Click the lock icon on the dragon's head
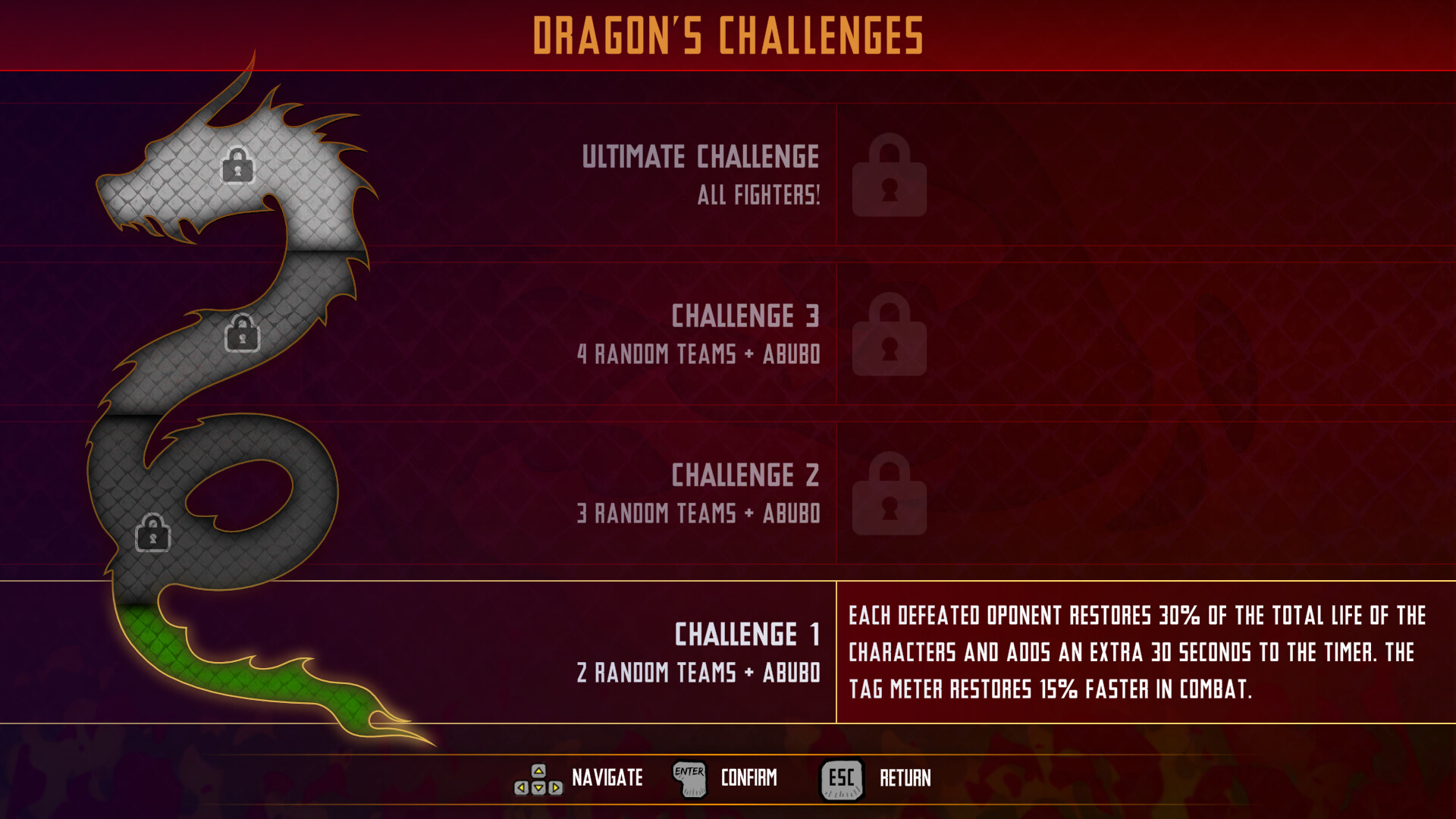This screenshot has height=819, width=1456. pyautogui.click(x=238, y=167)
